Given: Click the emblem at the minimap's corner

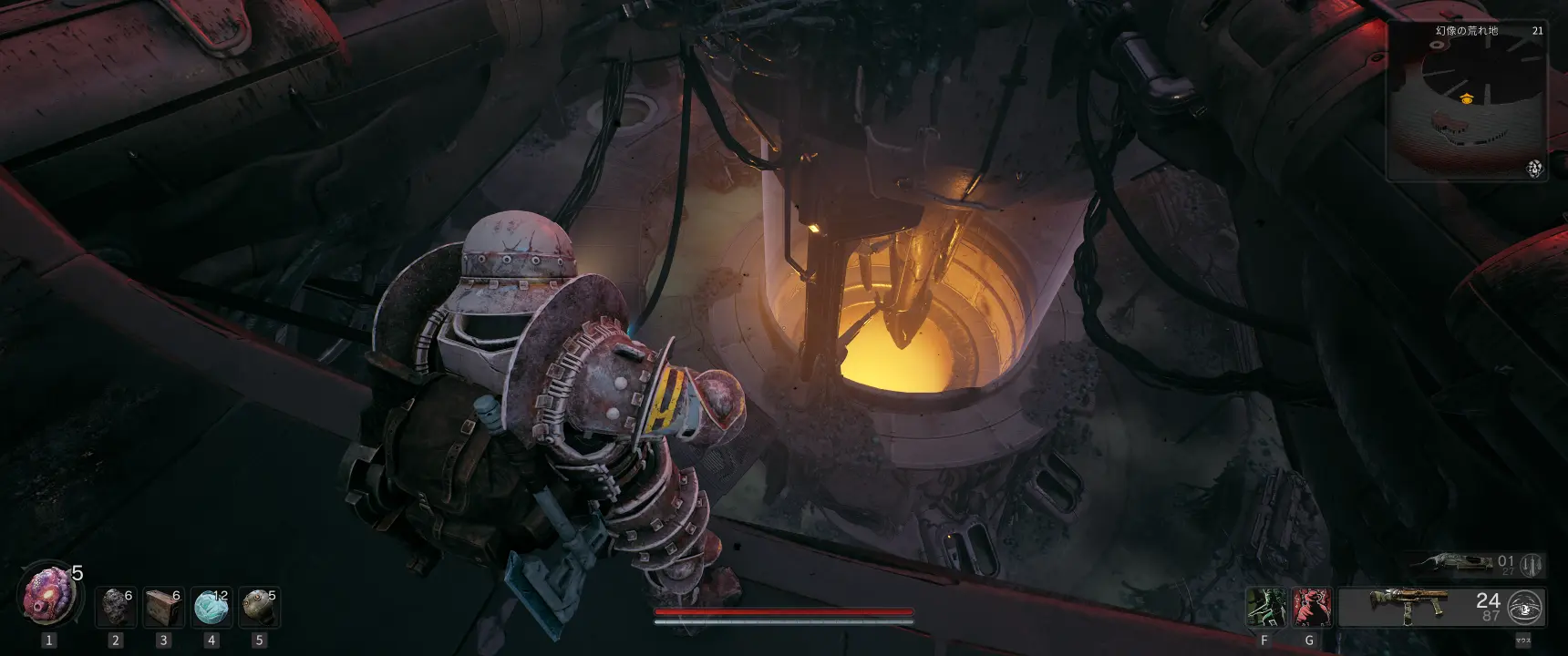Looking at the screenshot, I should click(1535, 169).
